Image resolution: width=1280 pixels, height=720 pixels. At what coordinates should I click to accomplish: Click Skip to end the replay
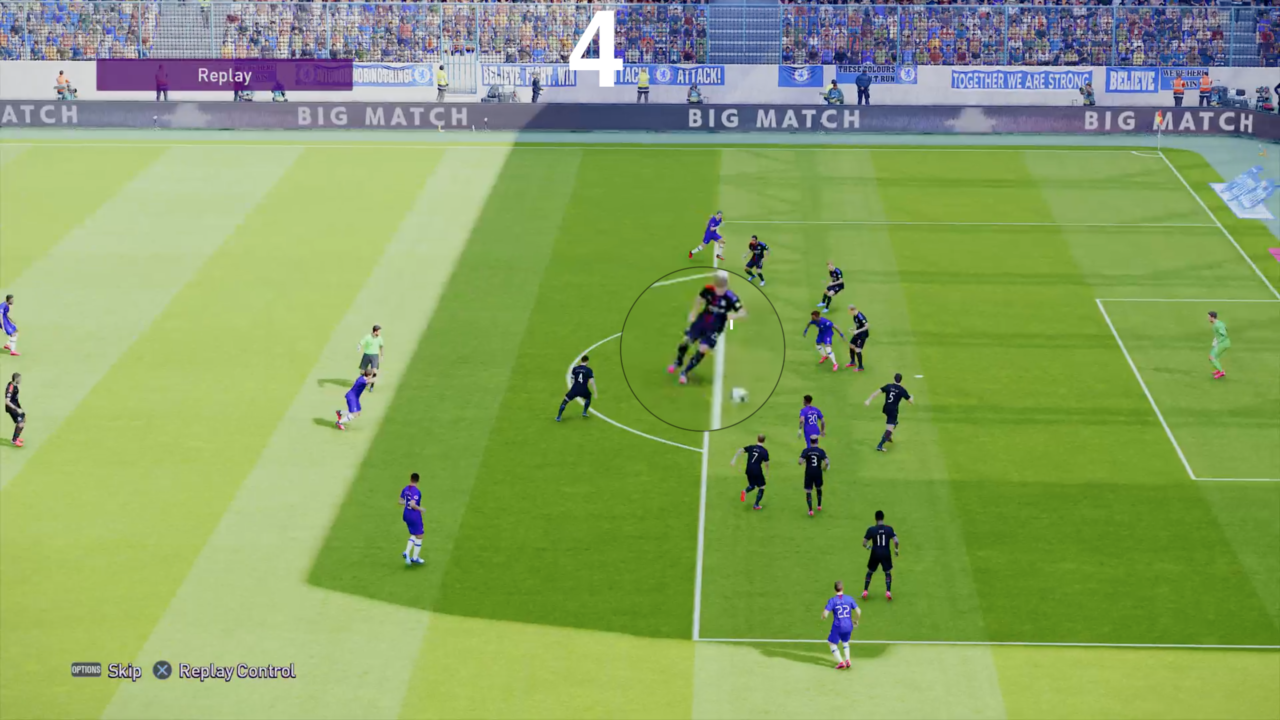(124, 672)
